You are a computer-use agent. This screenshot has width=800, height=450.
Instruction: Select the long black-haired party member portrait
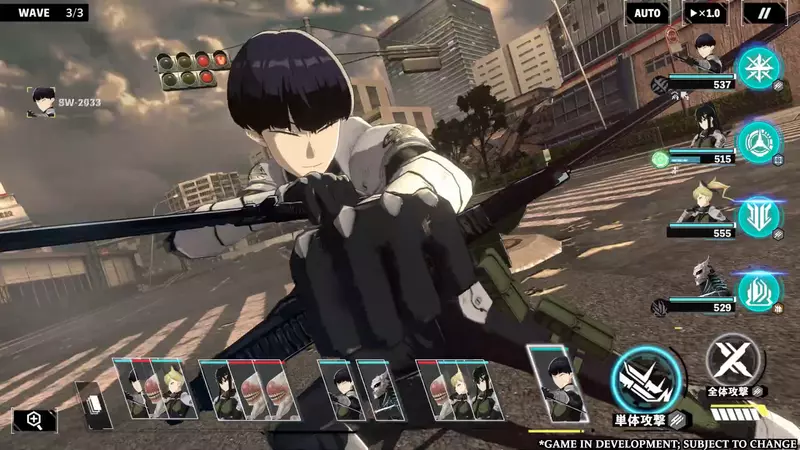click(700, 132)
